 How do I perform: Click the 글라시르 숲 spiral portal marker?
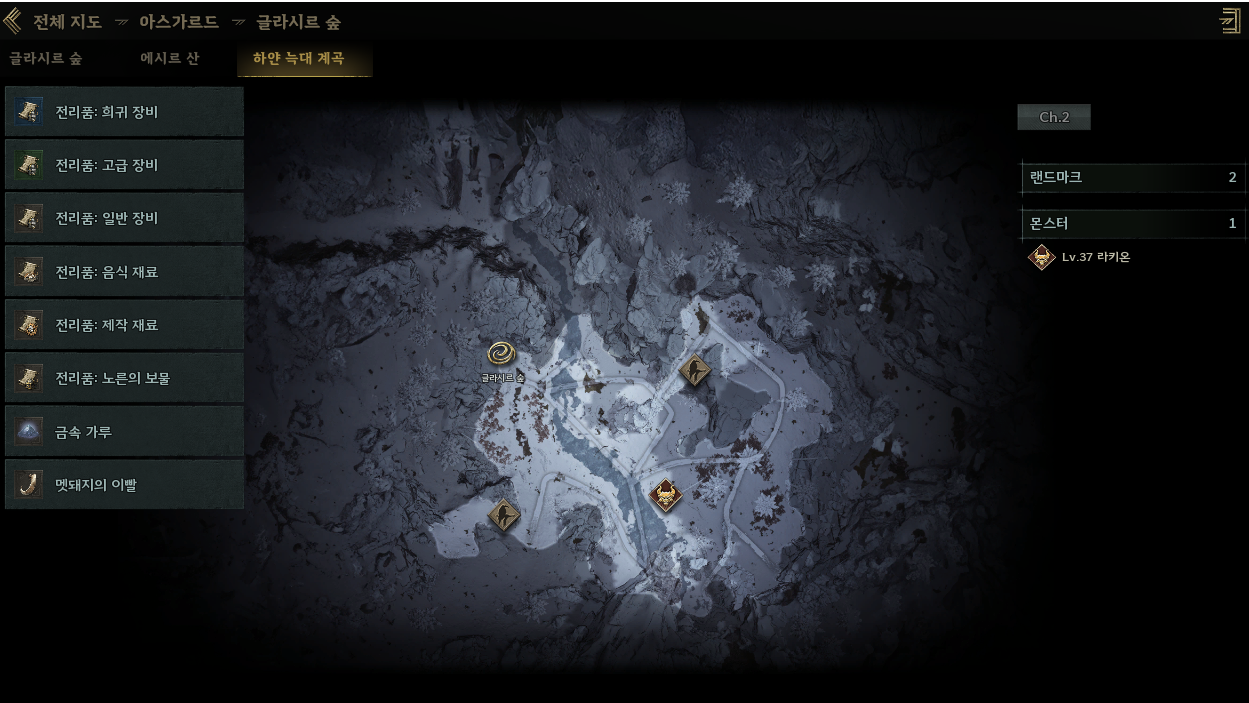pos(502,353)
